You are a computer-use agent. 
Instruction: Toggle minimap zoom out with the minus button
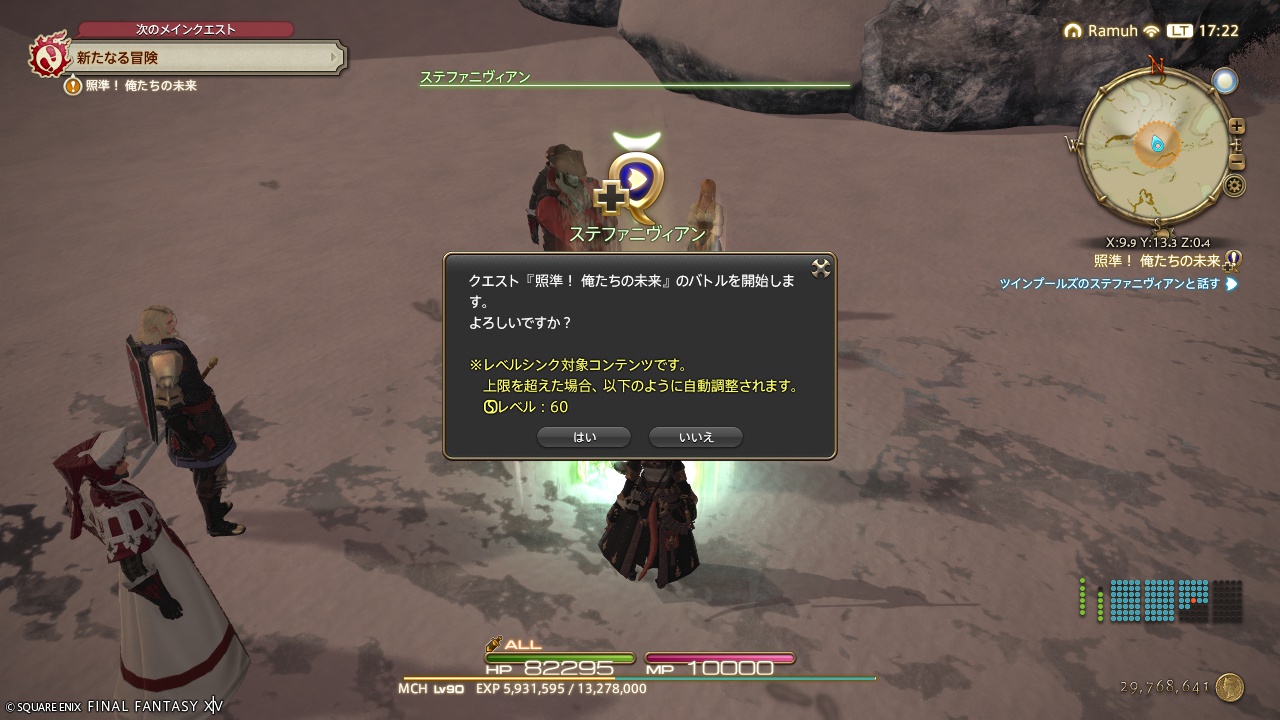pos(1237,161)
